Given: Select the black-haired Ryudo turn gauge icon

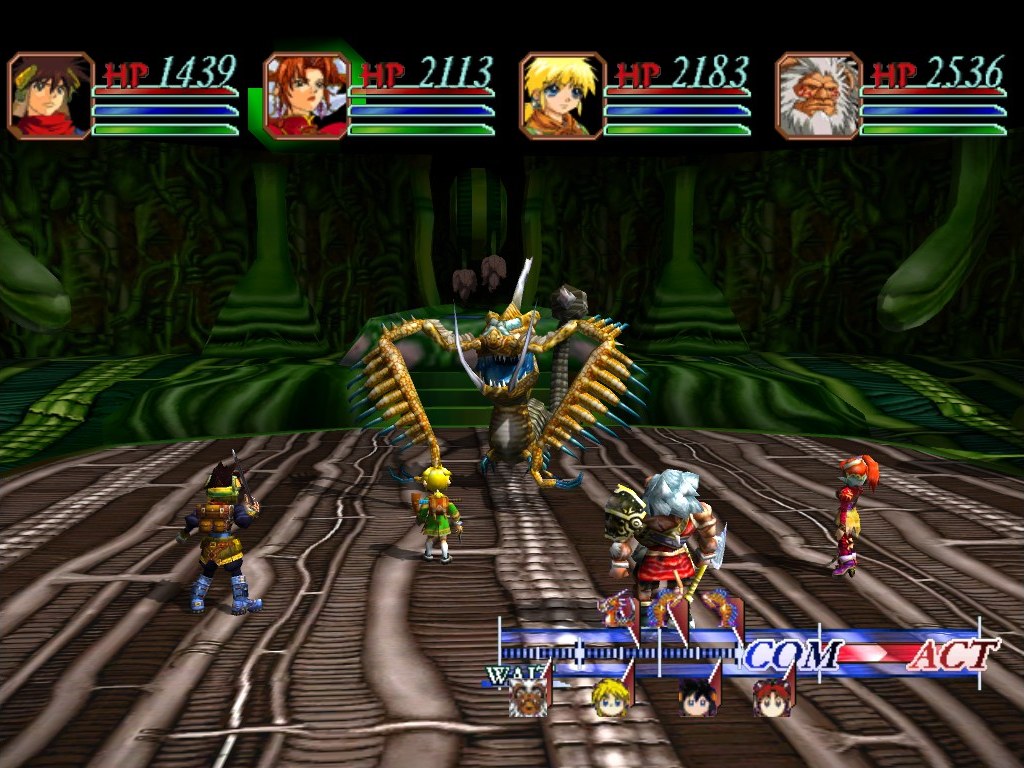Looking at the screenshot, I should pos(695,697).
